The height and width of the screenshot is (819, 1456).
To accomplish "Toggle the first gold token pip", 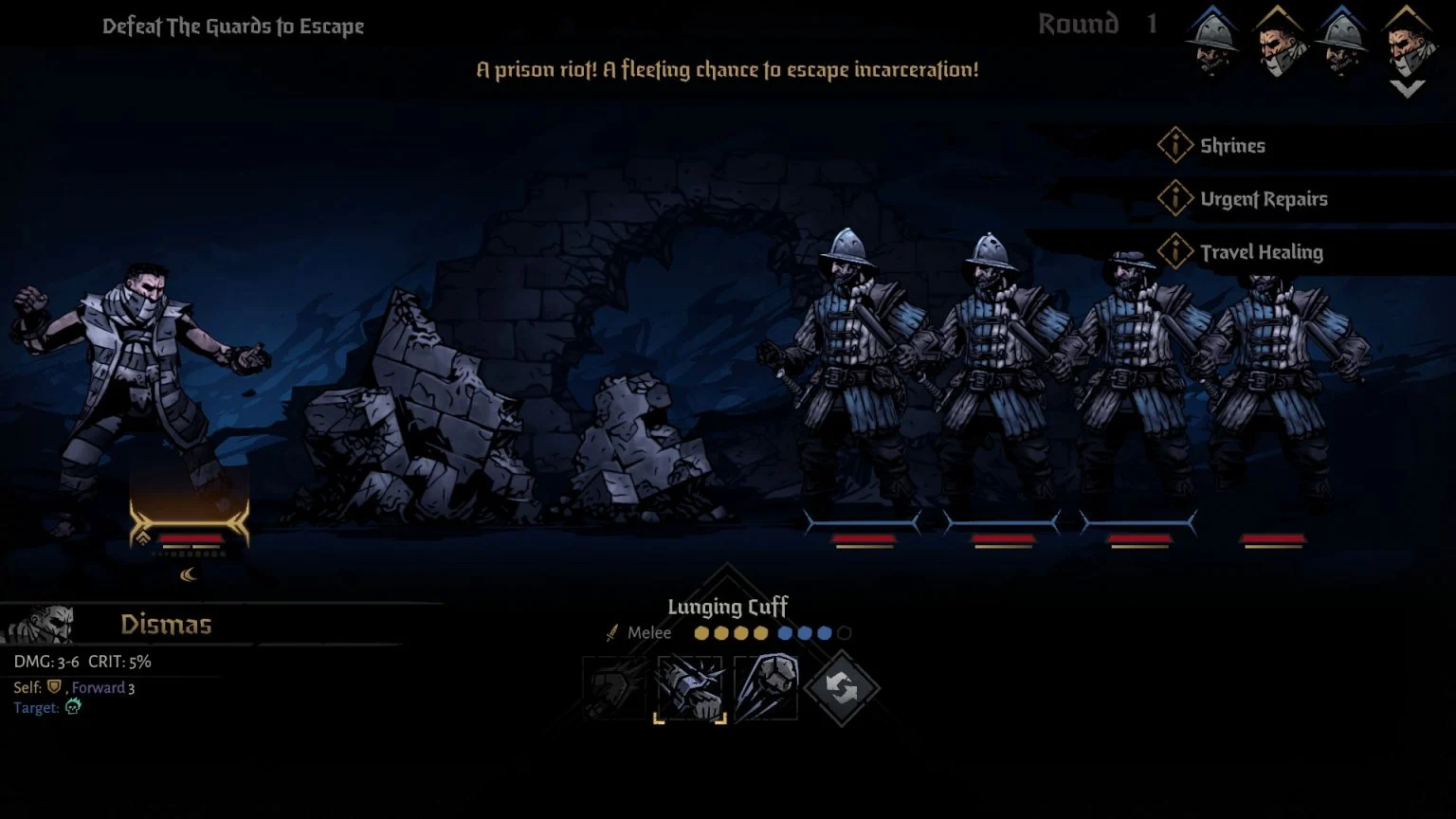I will point(701,632).
